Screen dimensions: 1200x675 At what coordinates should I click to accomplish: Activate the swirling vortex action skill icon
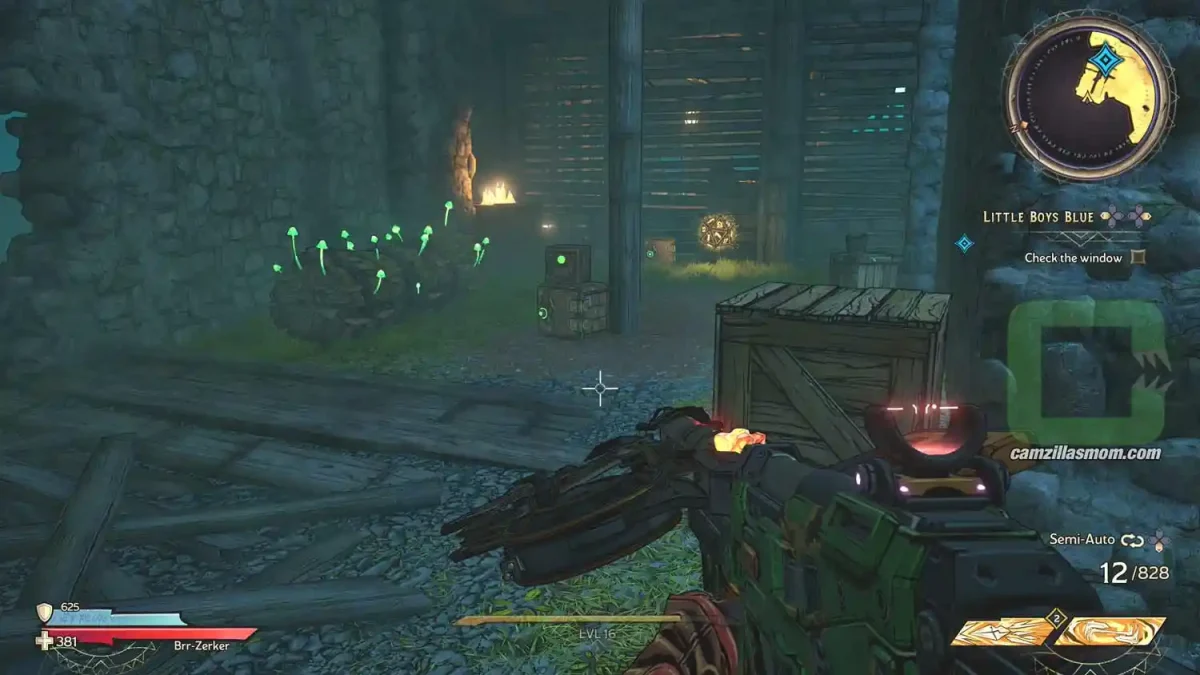[1112, 631]
